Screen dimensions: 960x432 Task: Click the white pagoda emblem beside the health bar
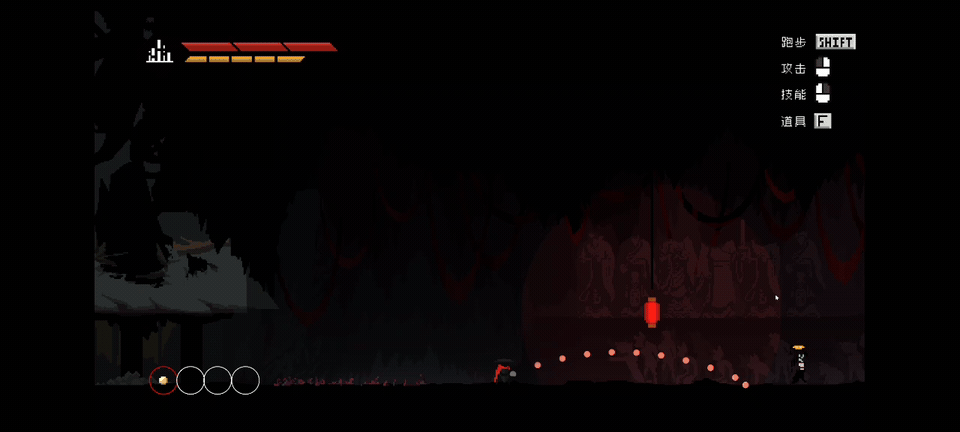point(159,52)
